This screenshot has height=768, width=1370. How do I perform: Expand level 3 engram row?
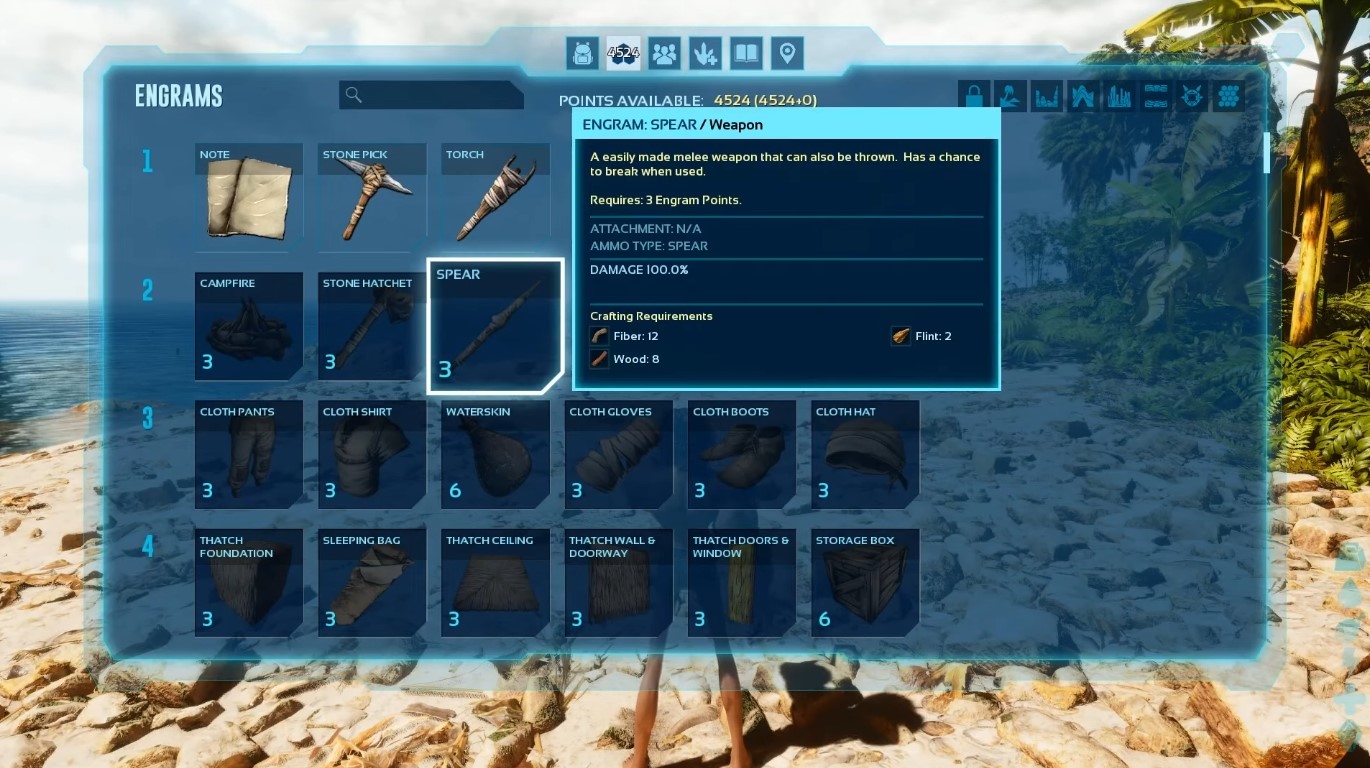[148, 416]
